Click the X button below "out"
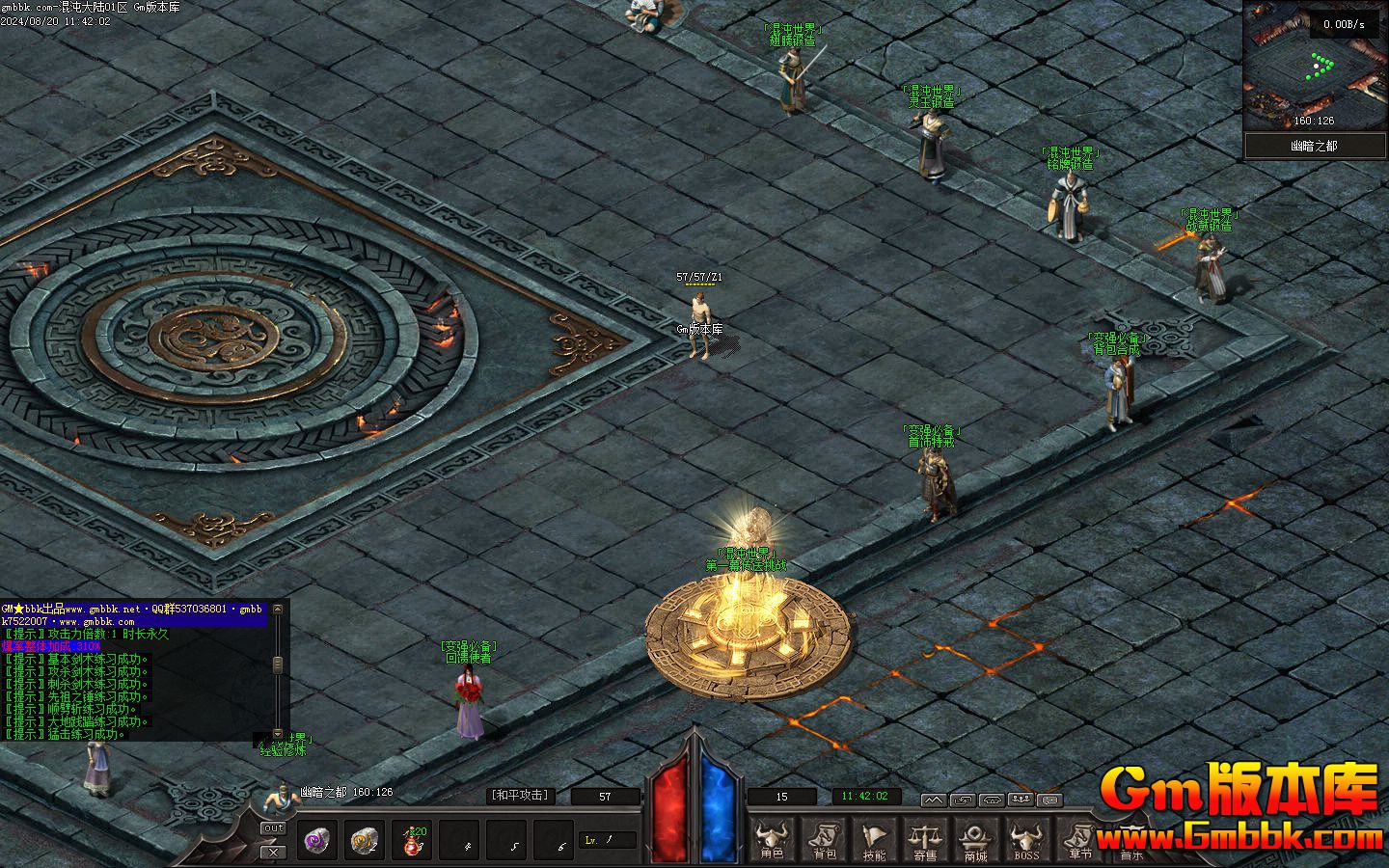 274,851
